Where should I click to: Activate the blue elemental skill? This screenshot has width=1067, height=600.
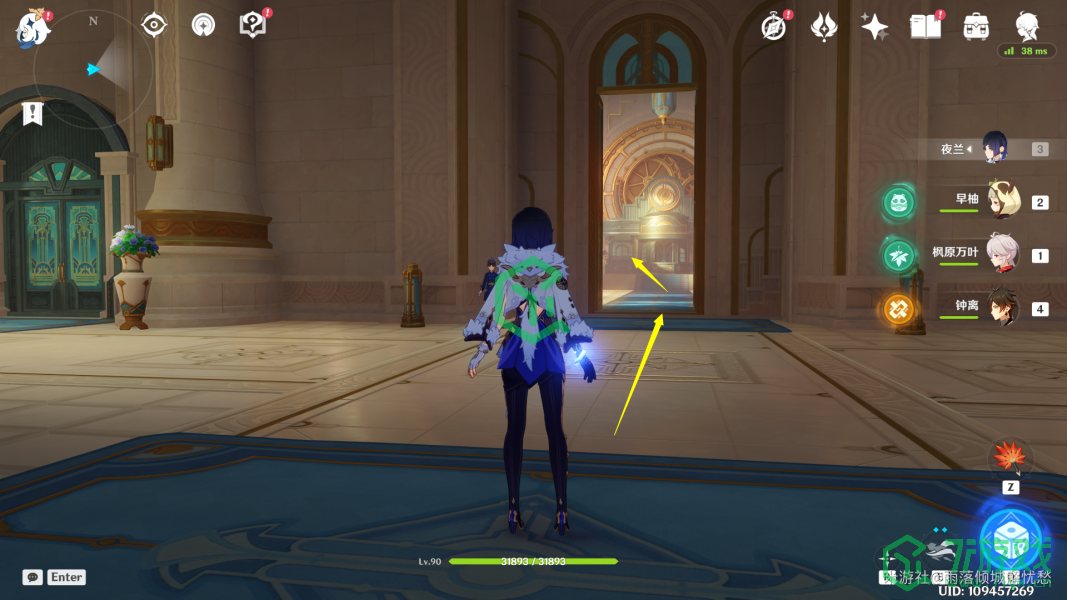(x=1010, y=540)
